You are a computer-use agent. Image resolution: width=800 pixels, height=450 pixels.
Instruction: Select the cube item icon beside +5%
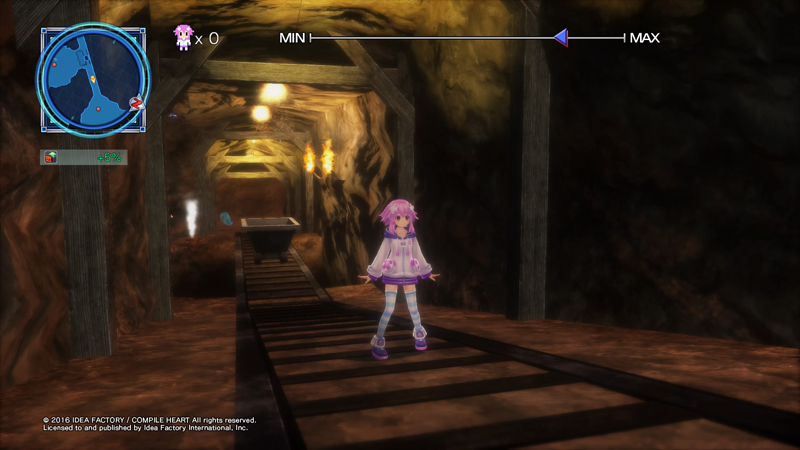(x=51, y=157)
